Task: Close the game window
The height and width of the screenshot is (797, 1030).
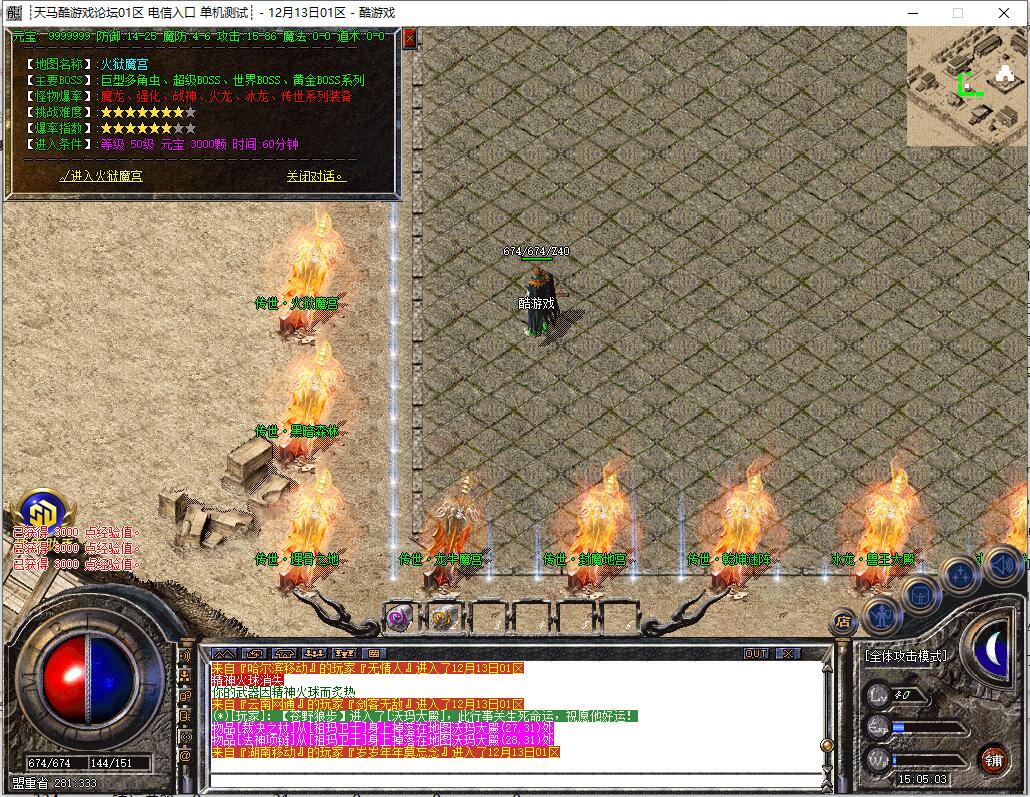Action: (x=1003, y=13)
